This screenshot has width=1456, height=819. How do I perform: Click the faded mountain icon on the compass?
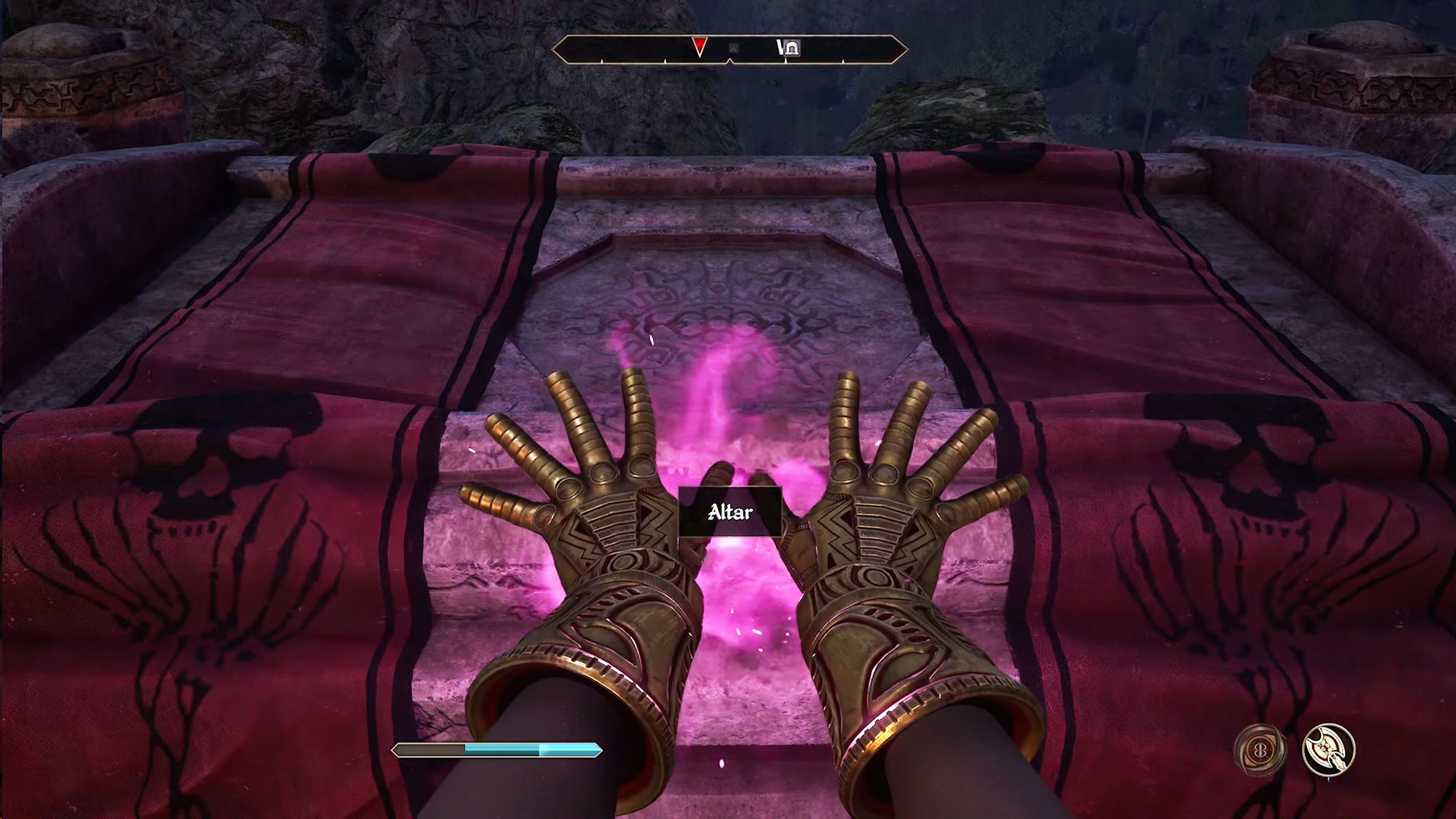(x=734, y=48)
